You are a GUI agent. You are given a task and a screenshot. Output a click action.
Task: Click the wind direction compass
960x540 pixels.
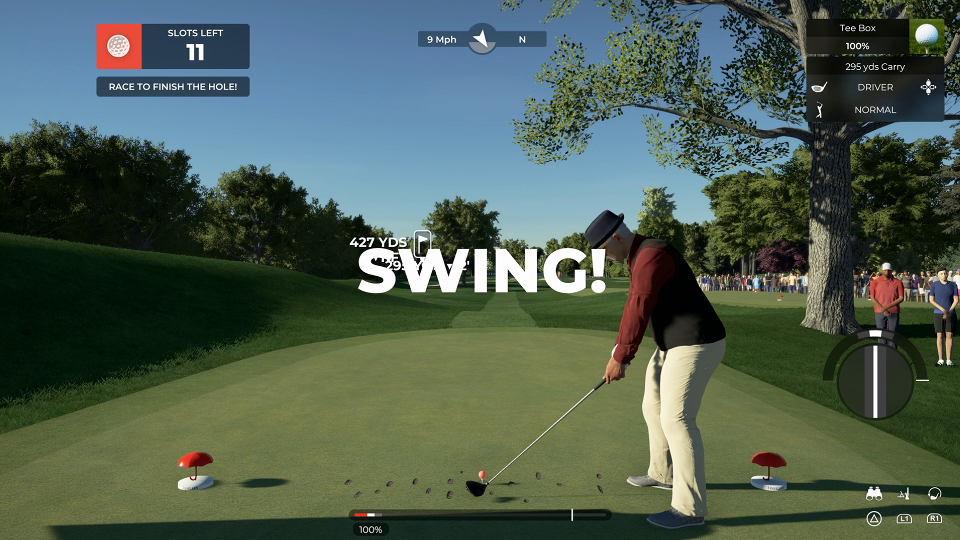click(x=482, y=39)
